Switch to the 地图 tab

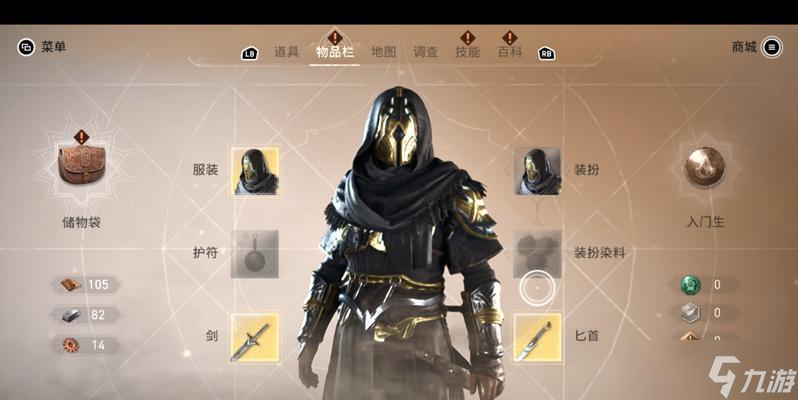pos(383,52)
